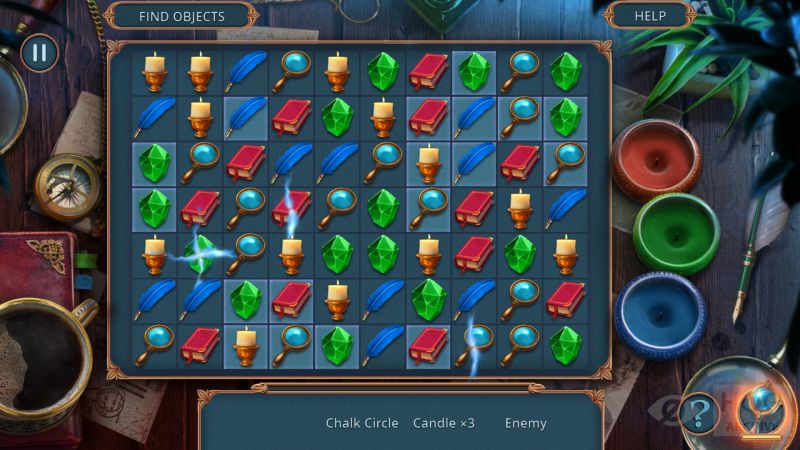Activate the green bowl power-up
Image resolution: width=800 pixels, height=450 pixels.
point(676,232)
